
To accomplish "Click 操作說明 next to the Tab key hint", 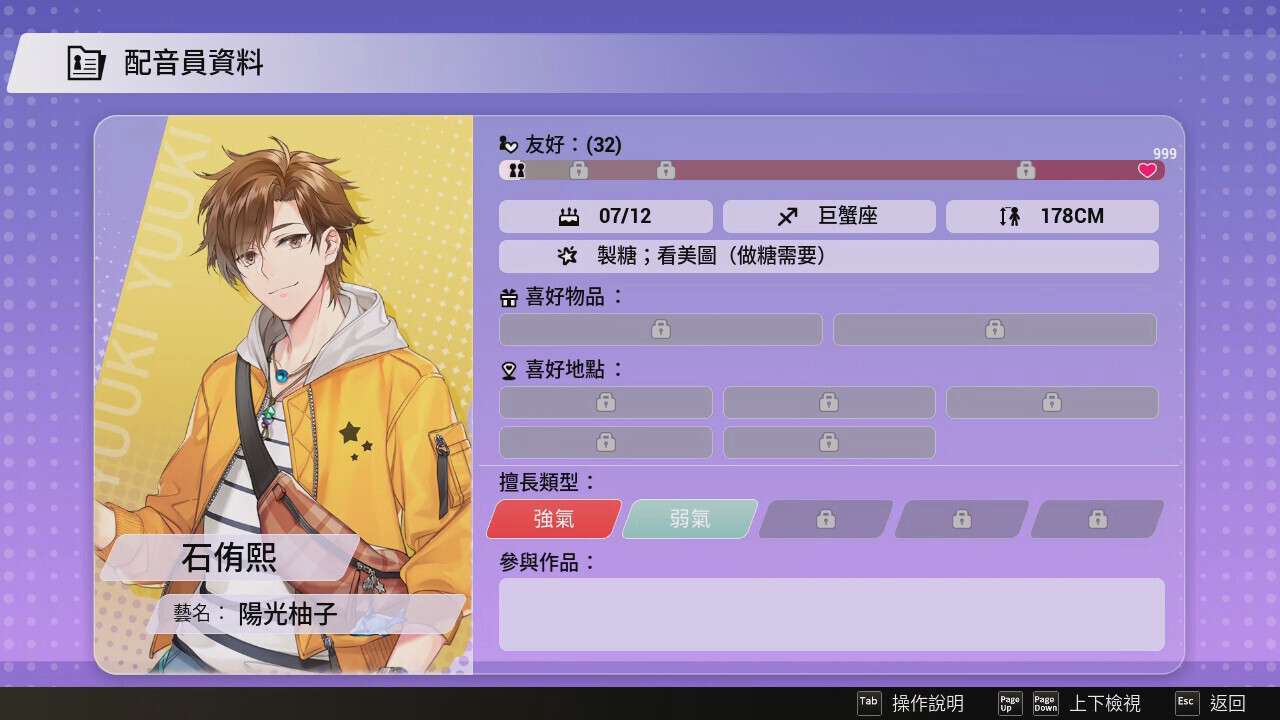I will (x=927, y=704).
